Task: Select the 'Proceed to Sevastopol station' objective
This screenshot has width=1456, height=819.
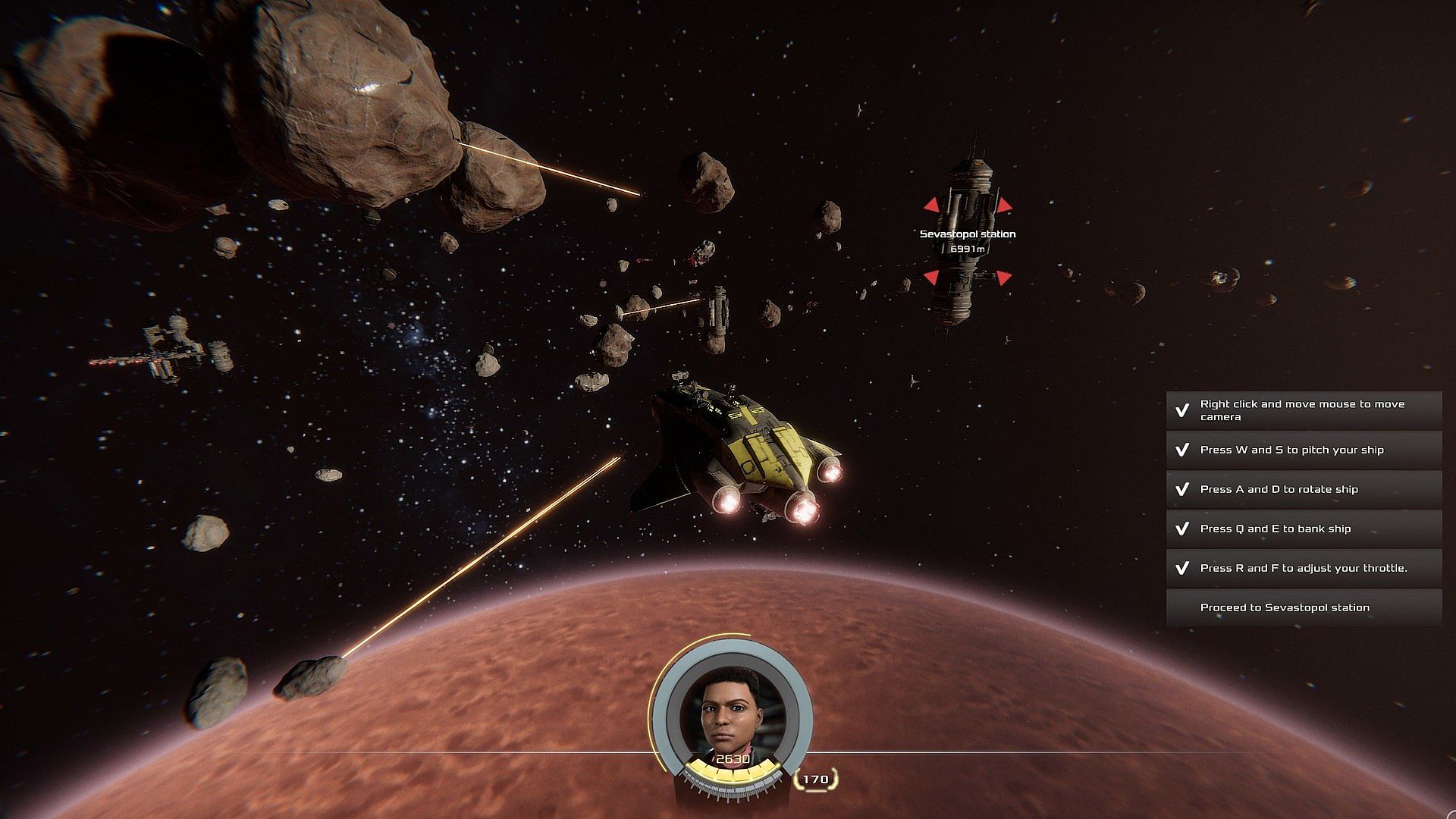Action: [1303, 607]
